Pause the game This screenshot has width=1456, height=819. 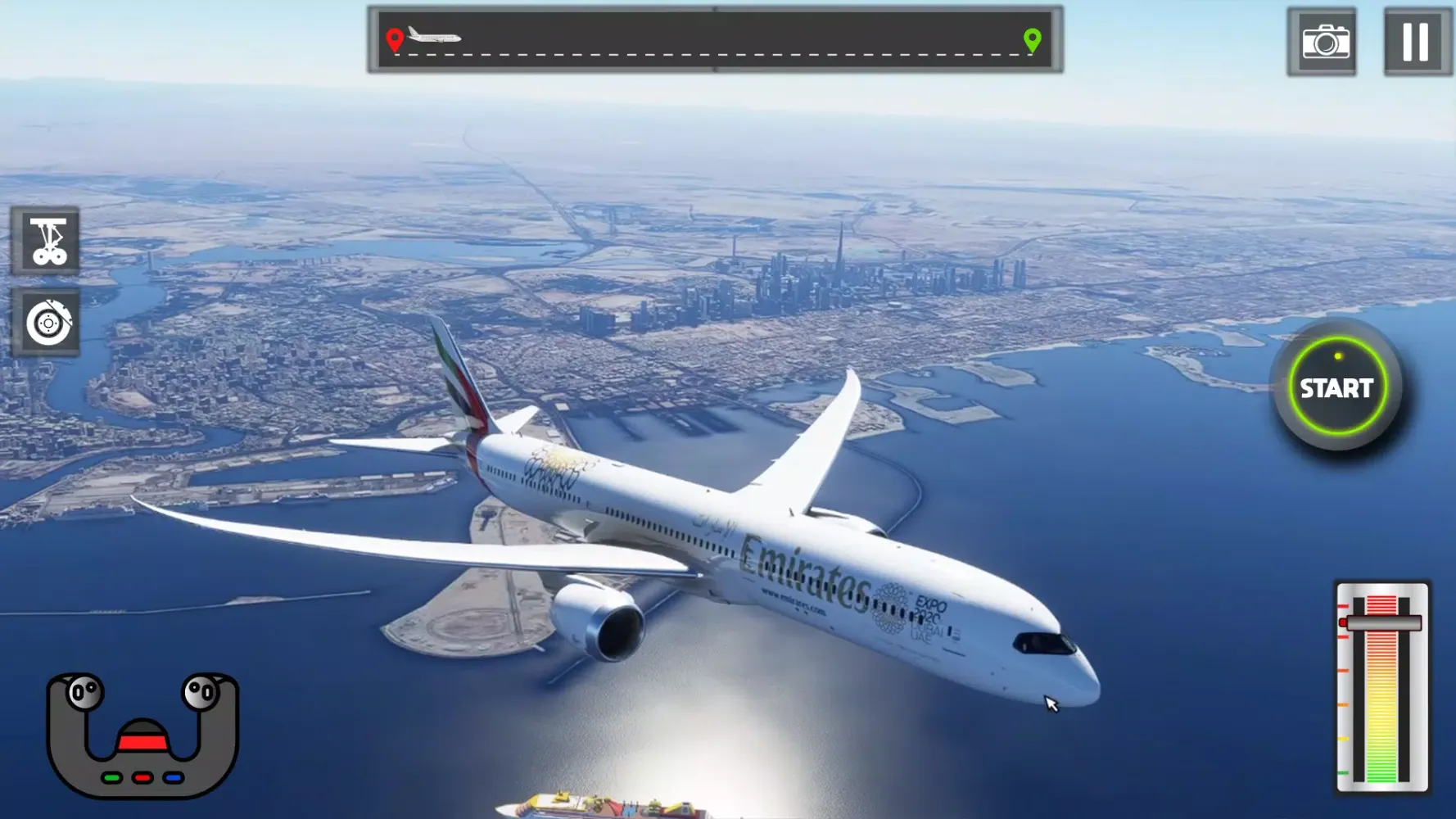click(x=1416, y=42)
